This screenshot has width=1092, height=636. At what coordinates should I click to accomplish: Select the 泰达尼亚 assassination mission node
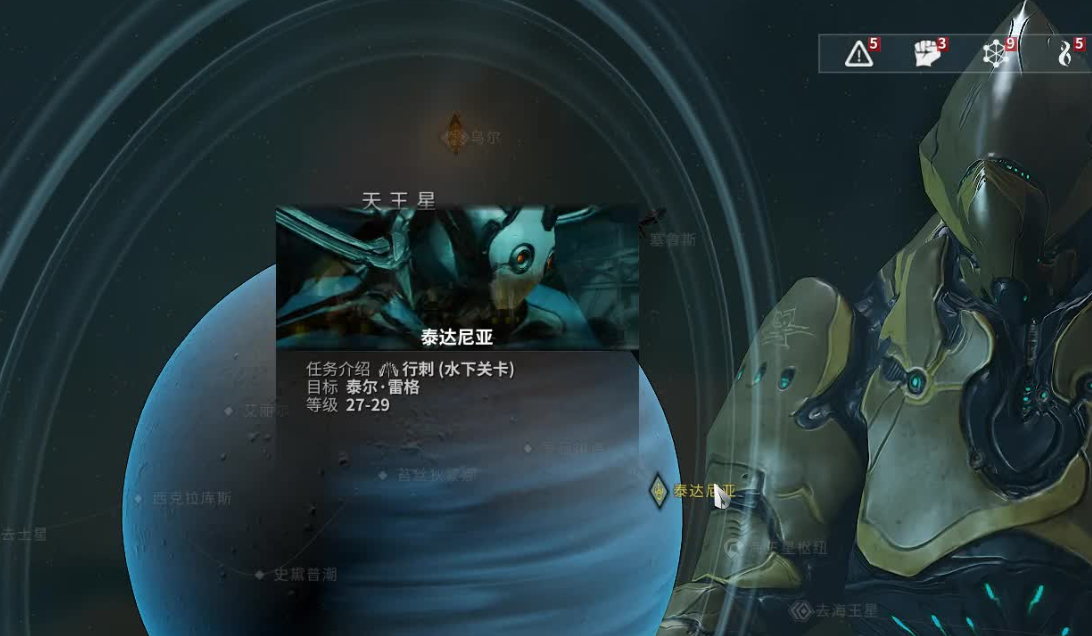pyautogui.click(x=659, y=490)
